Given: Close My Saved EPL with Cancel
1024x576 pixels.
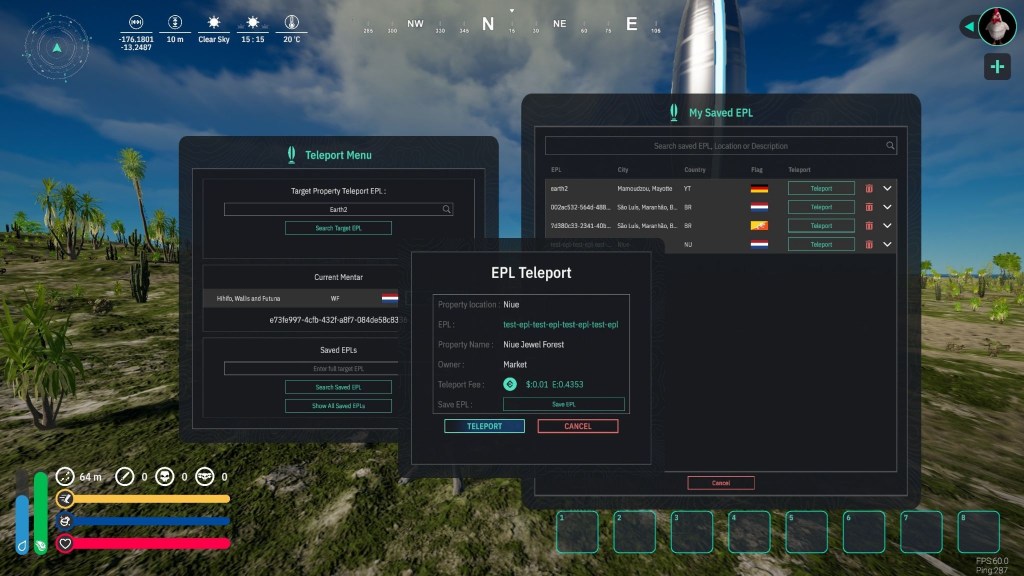Looking at the screenshot, I should point(720,483).
